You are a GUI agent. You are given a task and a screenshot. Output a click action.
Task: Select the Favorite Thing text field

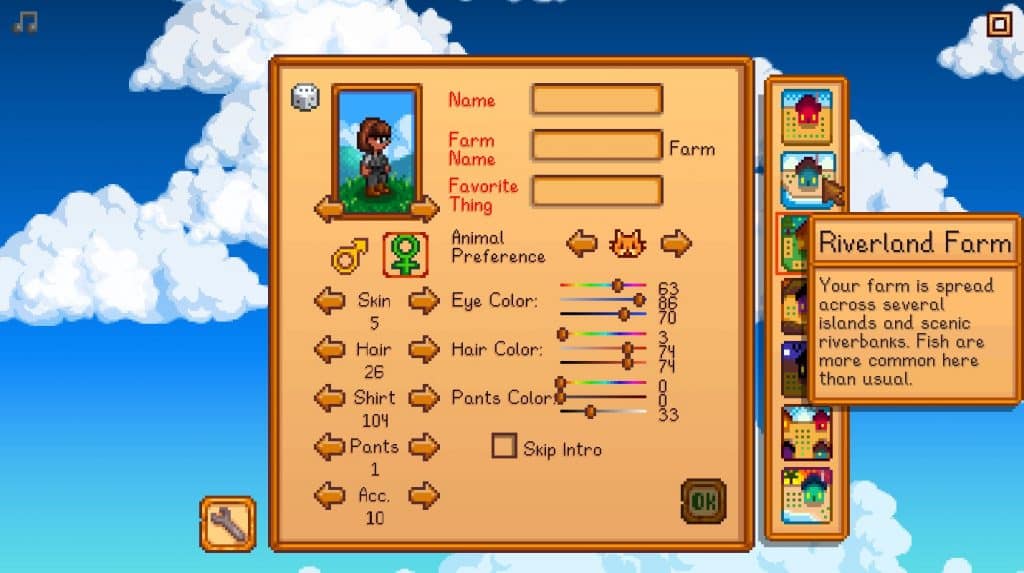click(x=597, y=191)
